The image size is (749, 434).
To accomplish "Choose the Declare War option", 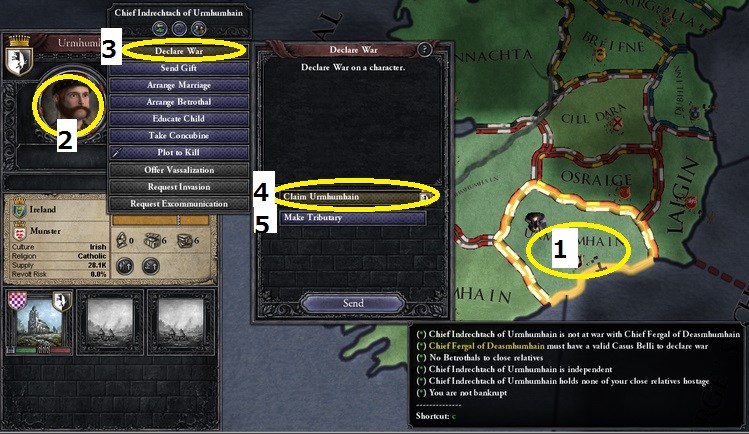I will pos(179,50).
